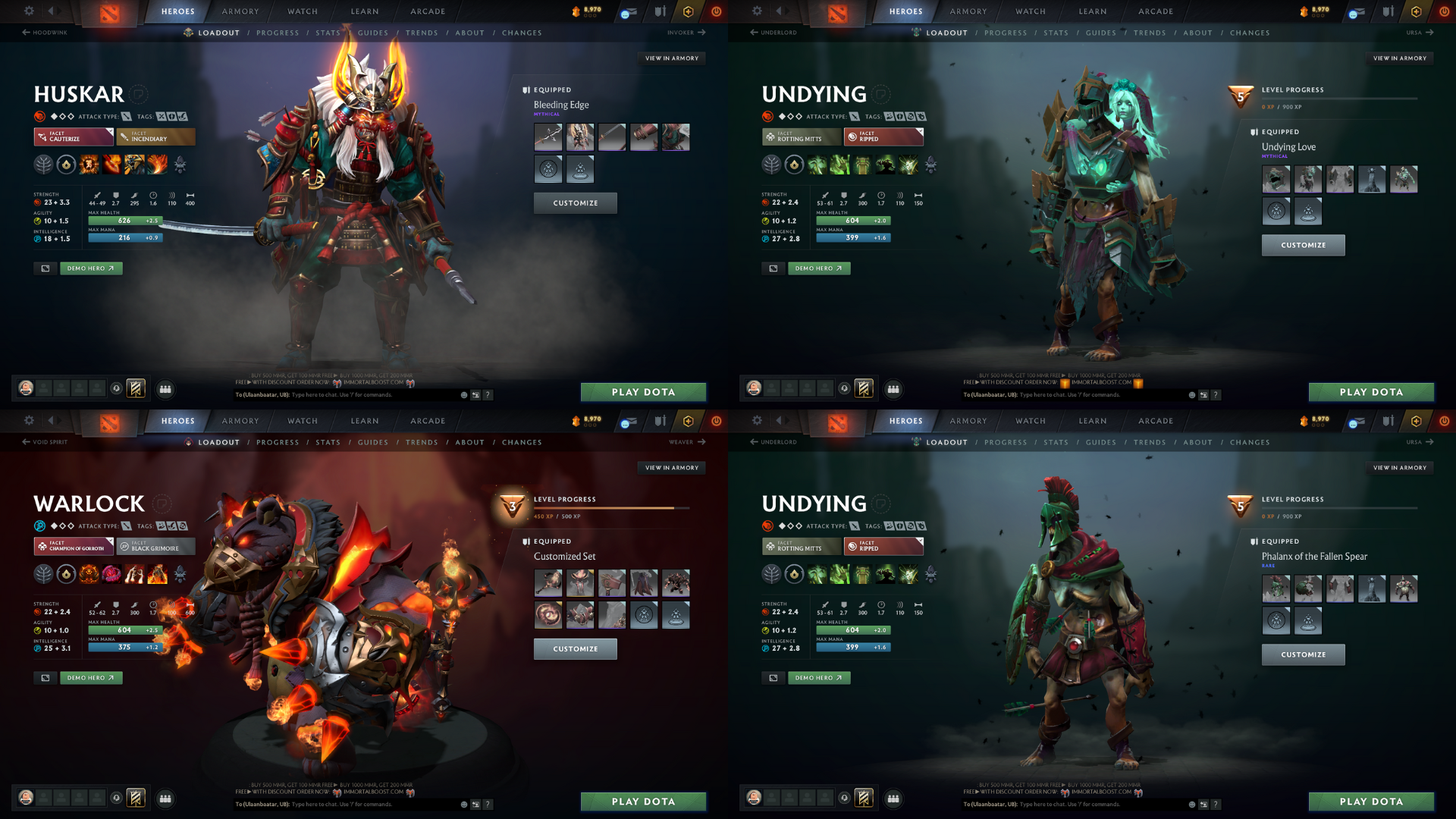Switch to the STATS tab
Screen dimensions: 1456x819
328,33
